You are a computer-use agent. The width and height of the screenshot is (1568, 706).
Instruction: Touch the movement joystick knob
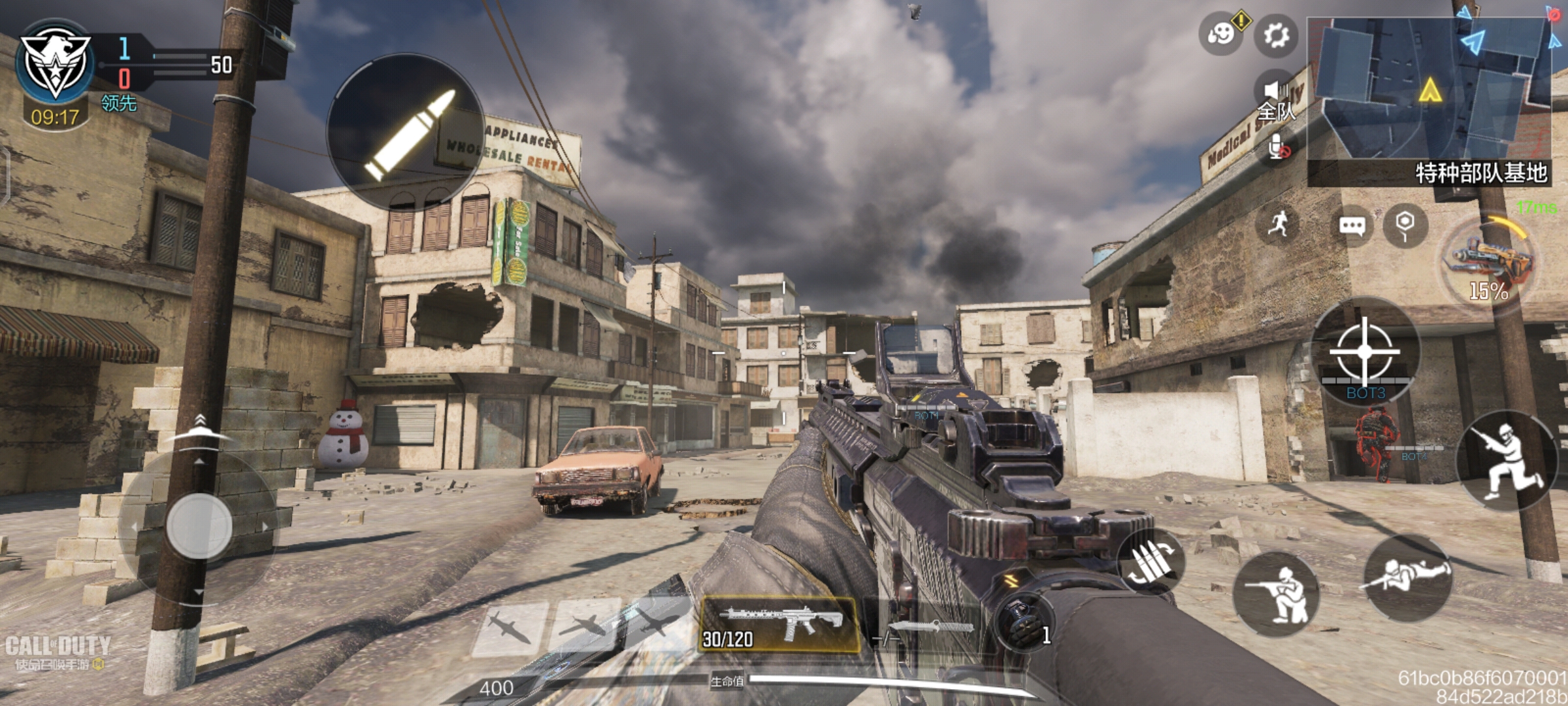[x=199, y=526]
